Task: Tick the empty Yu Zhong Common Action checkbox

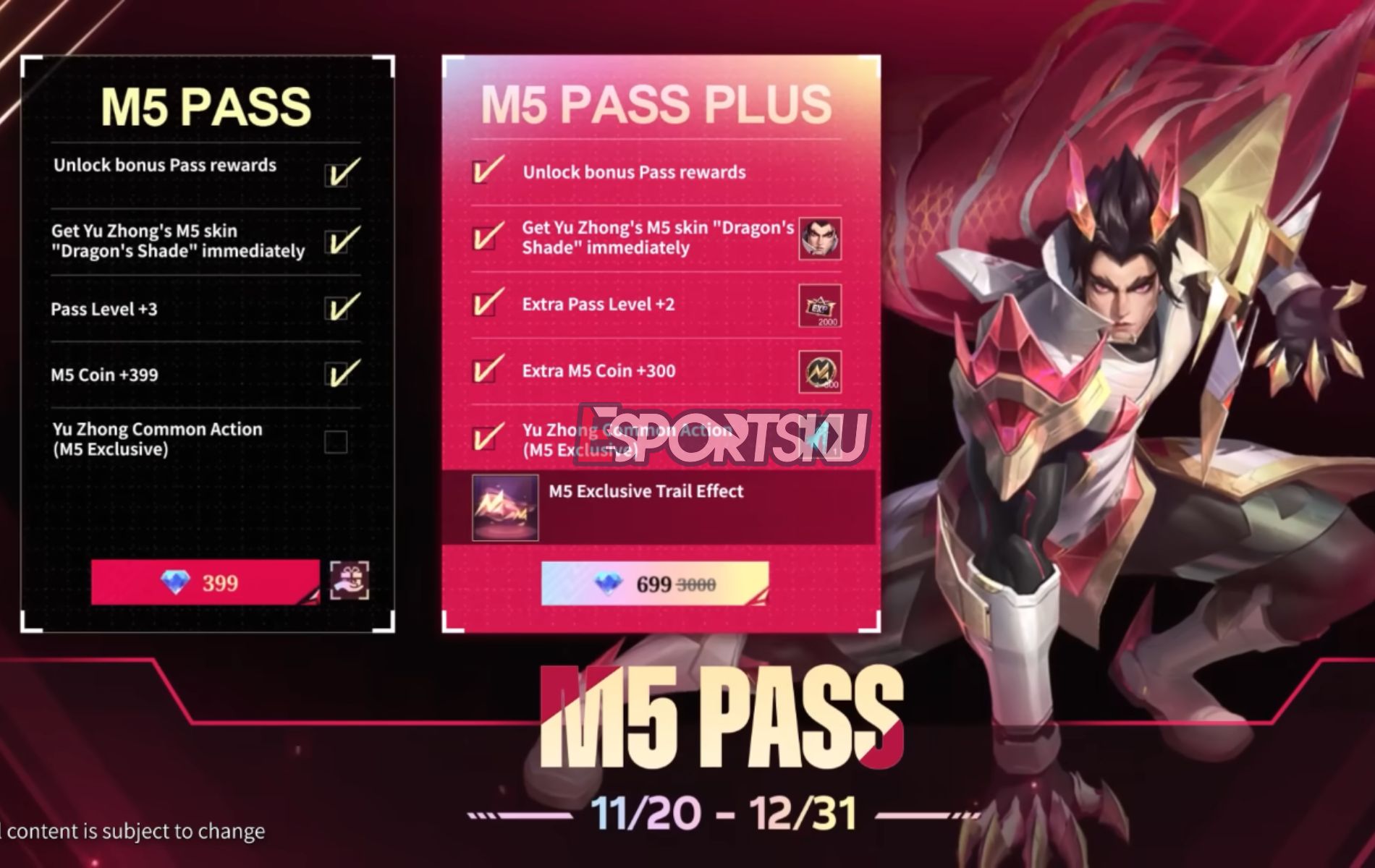Action: [337, 438]
